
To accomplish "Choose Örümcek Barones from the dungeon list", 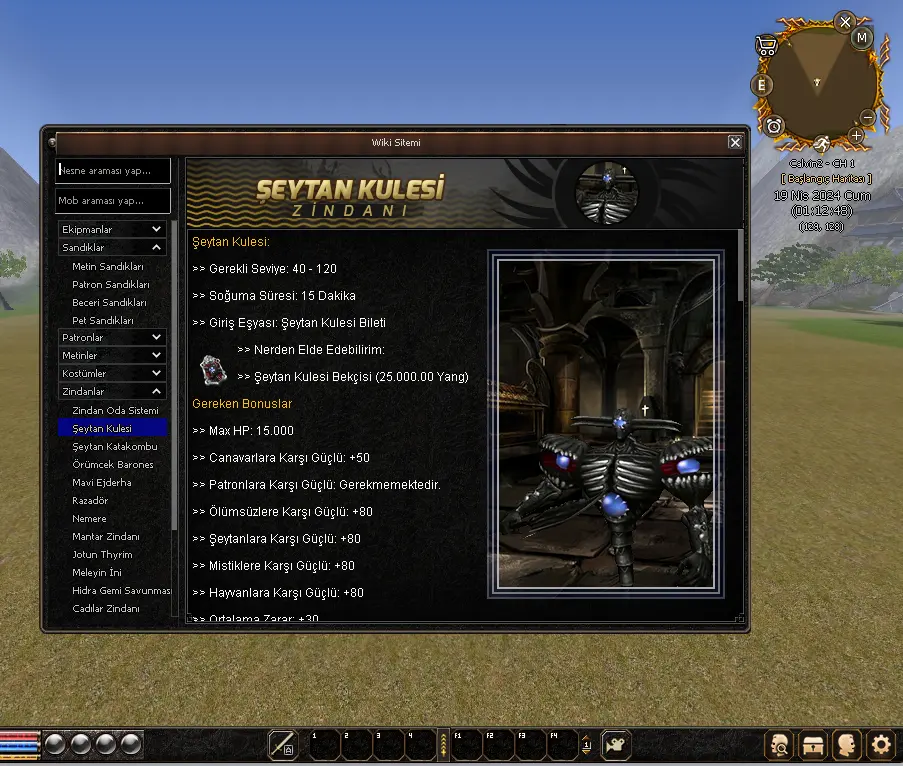I will 113,465.
